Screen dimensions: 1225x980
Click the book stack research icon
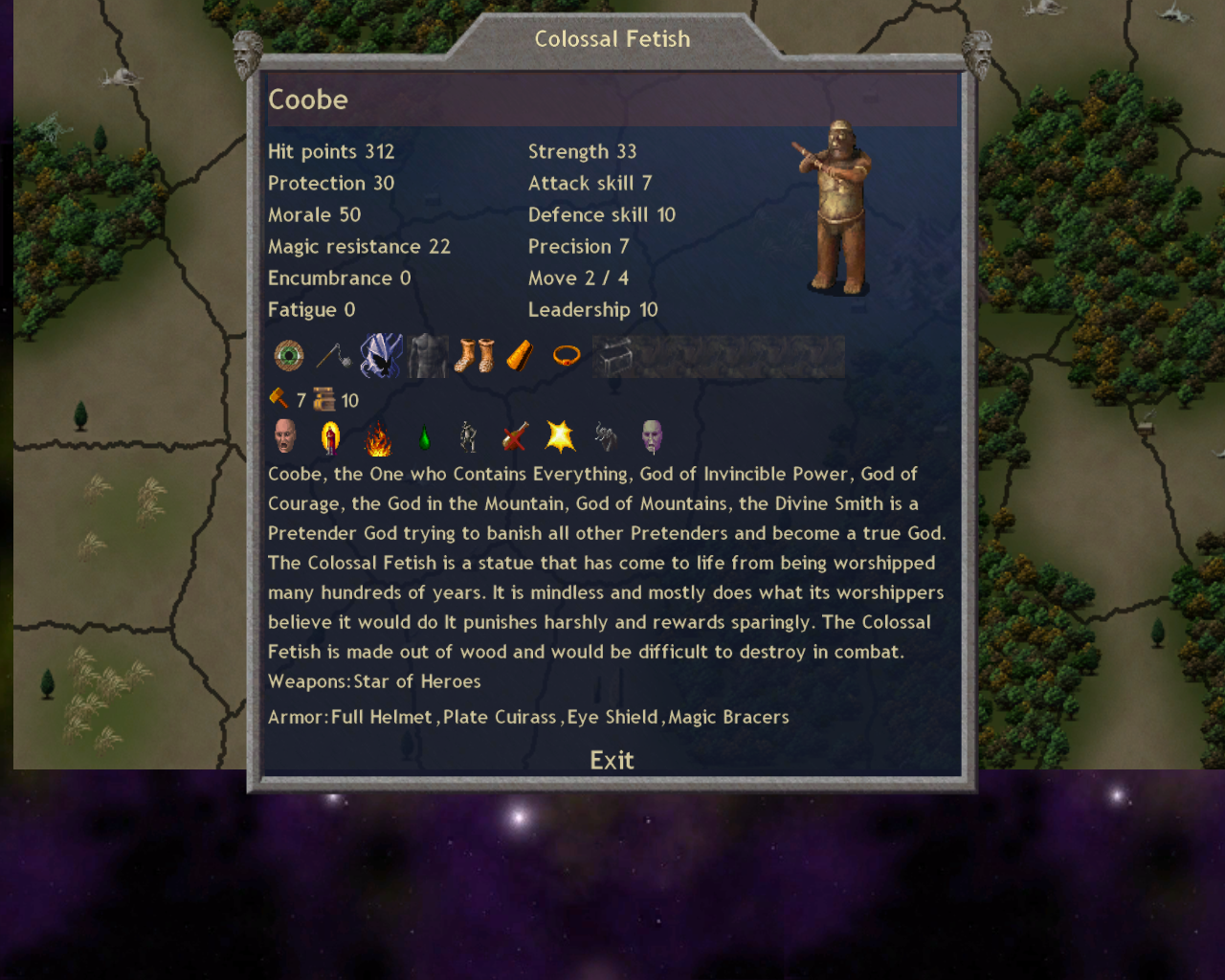[x=324, y=399]
